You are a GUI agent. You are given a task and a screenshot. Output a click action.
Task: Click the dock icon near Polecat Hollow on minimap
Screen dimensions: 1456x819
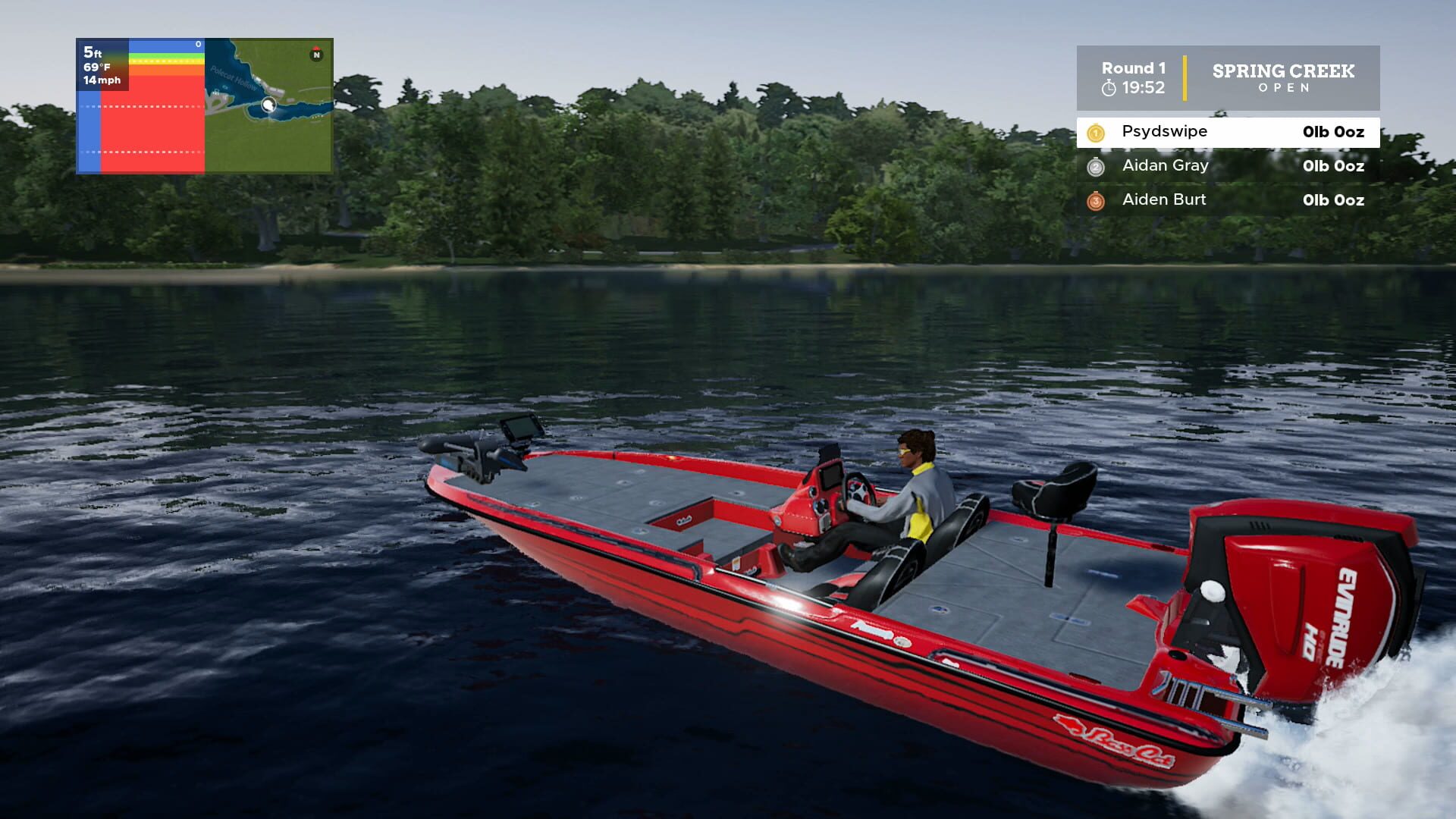point(217,94)
